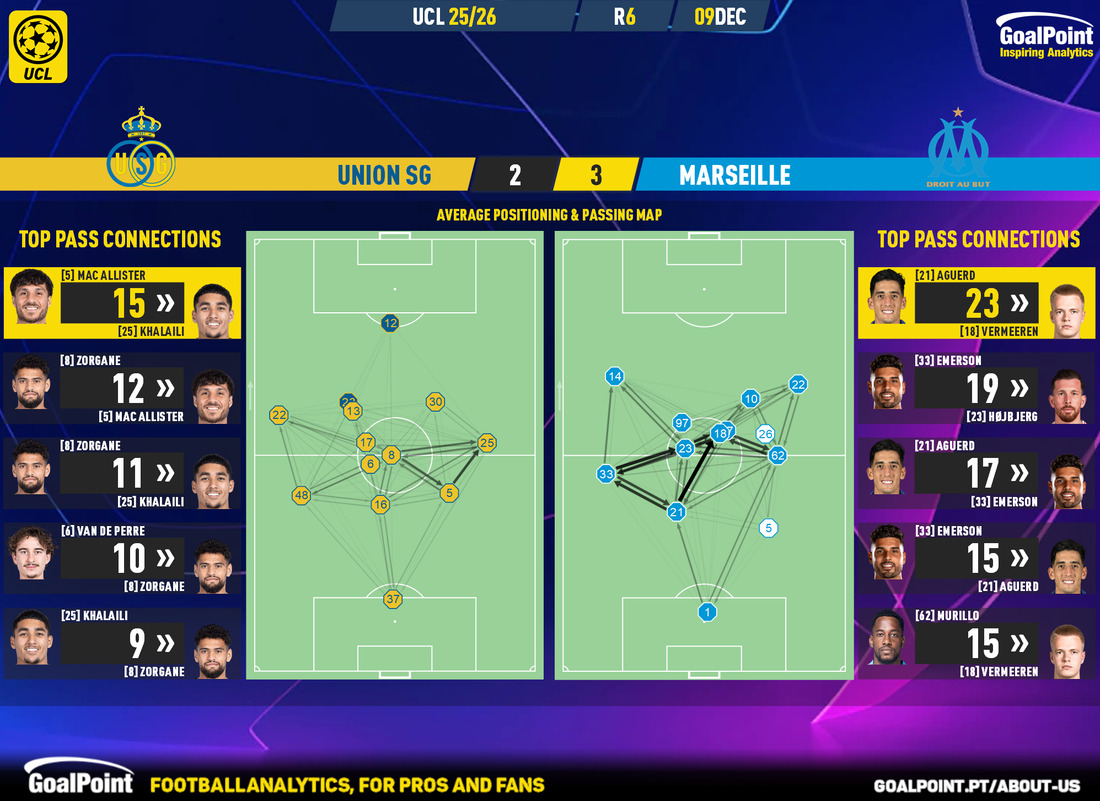Choose the Emerson to Højbjerg connection row
The width and height of the screenshot is (1100, 801).
(x=978, y=388)
